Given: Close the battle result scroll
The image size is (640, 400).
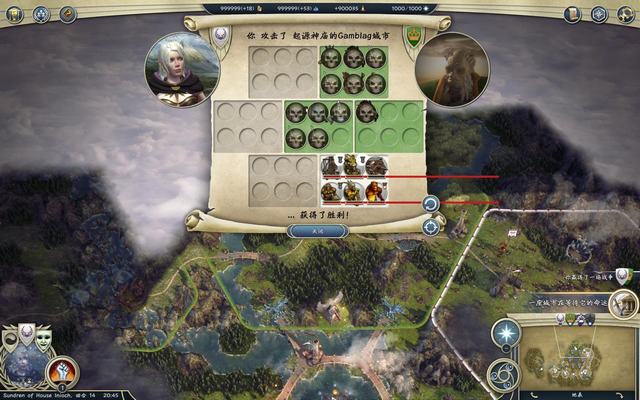Looking at the screenshot, I should pyautogui.click(x=318, y=231).
